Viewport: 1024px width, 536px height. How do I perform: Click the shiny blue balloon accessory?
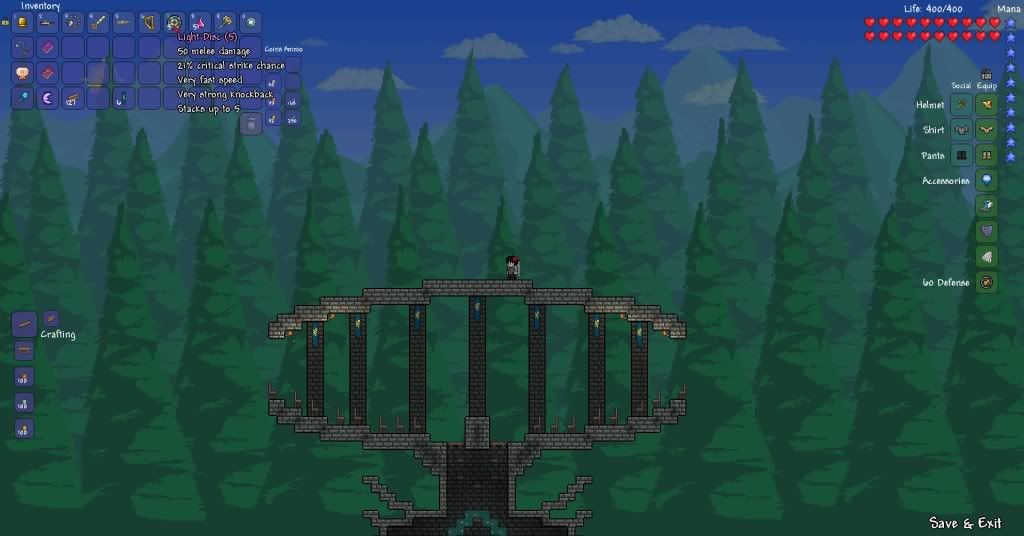pyautogui.click(x=987, y=181)
